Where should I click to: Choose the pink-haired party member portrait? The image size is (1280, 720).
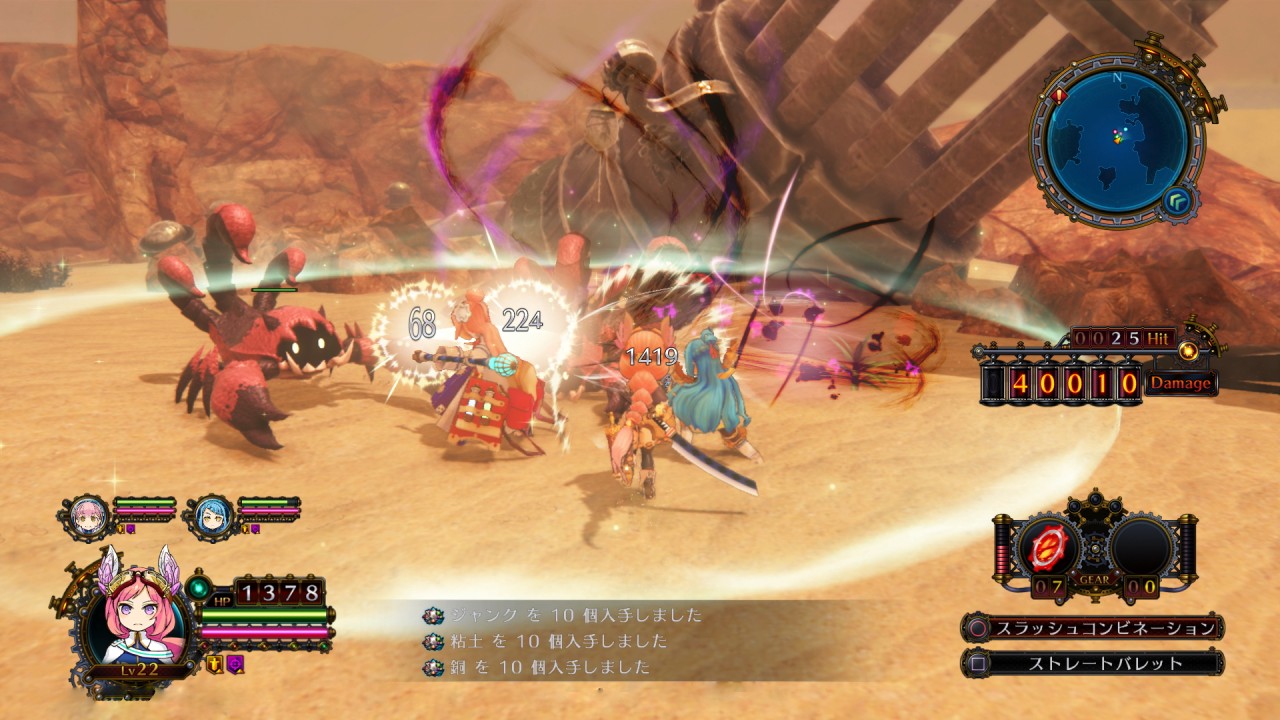pyautogui.click(x=88, y=514)
